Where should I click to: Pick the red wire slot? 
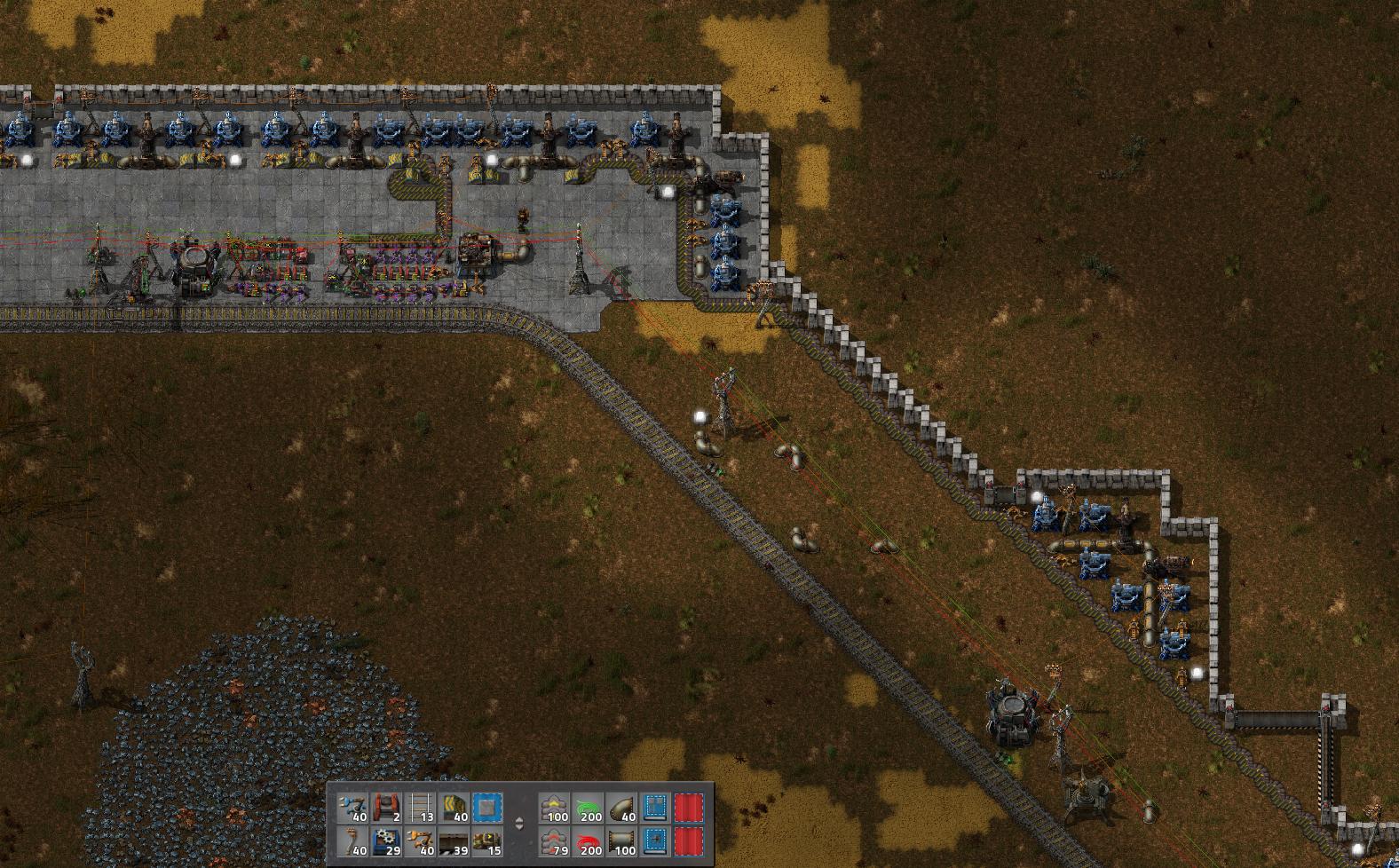589,841
